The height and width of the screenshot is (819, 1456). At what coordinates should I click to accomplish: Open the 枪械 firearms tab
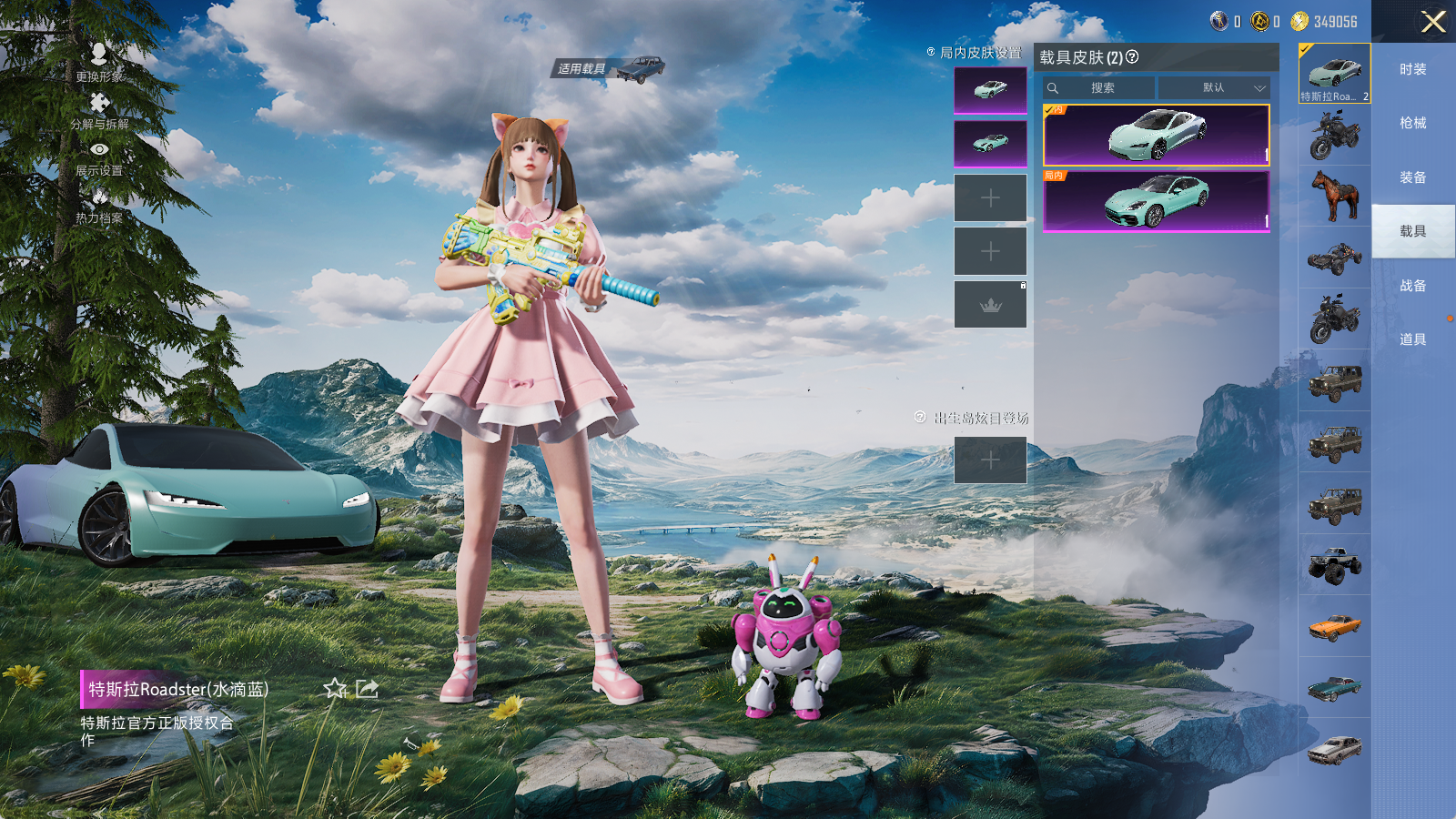pos(1412,123)
